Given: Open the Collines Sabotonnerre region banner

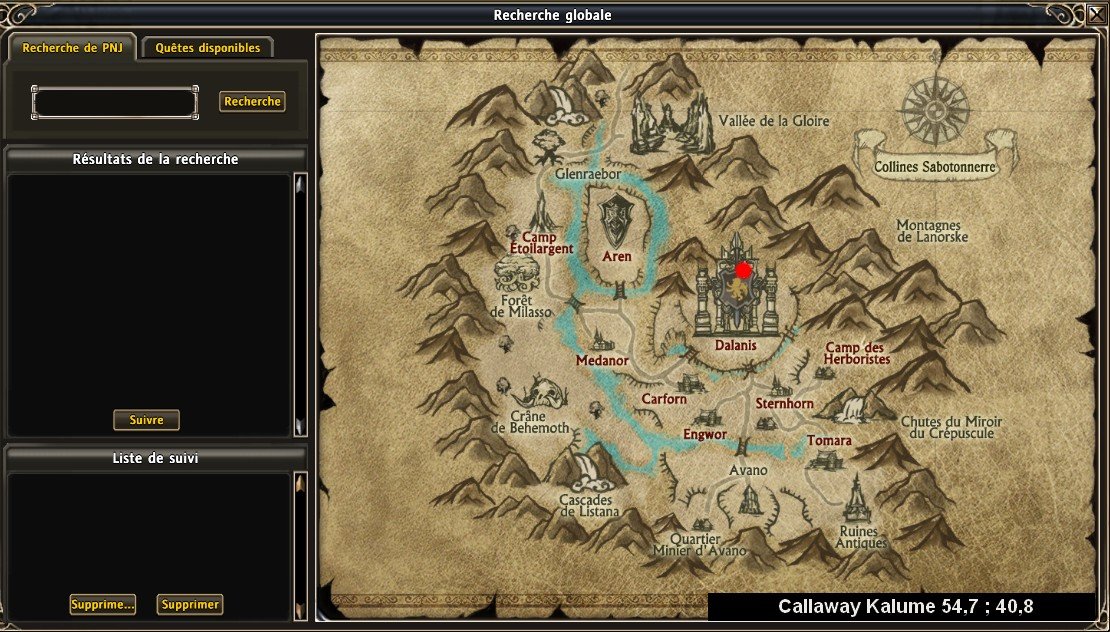Looking at the screenshot, I should coord(934,167).
